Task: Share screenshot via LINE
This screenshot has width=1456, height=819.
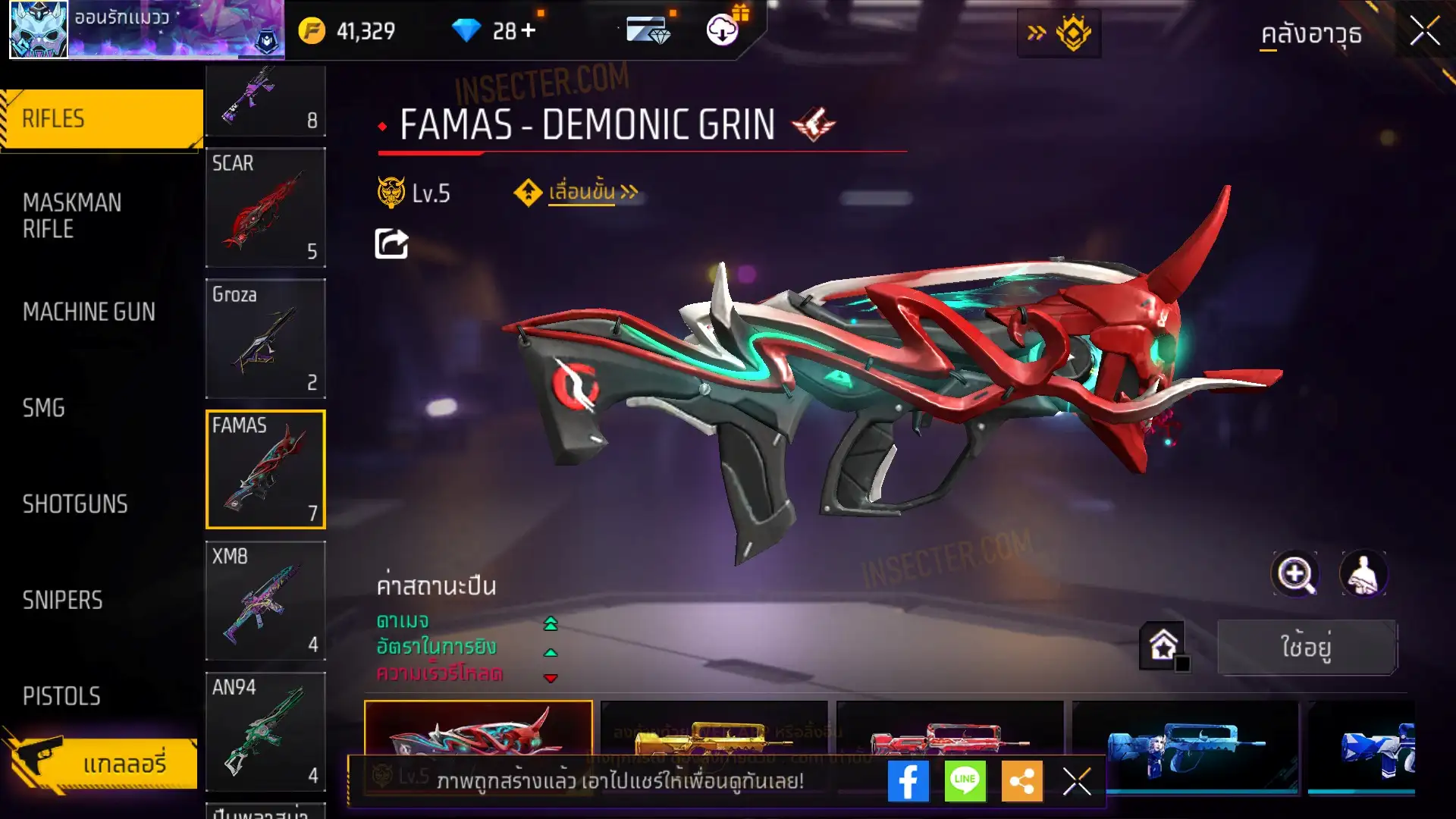Action: click(965, 781)
